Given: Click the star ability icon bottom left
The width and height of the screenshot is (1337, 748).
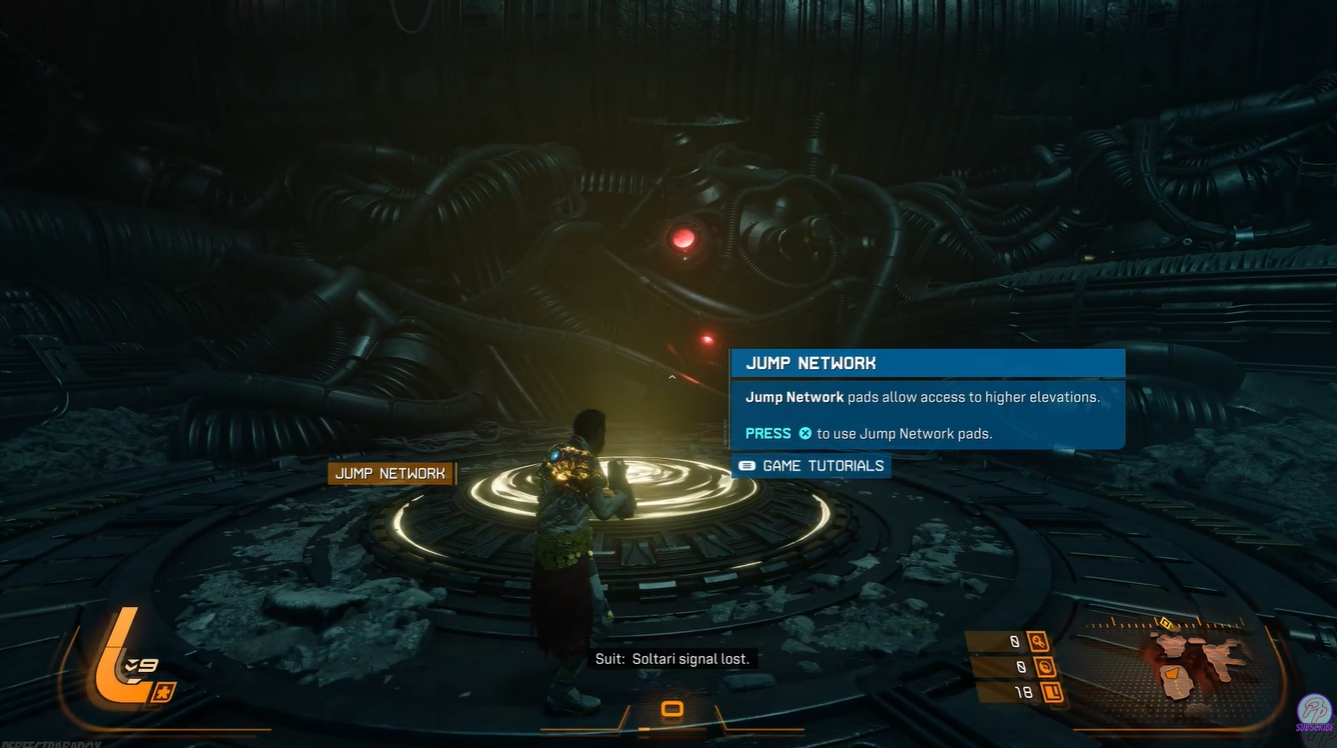Looking at the screenshot, I should pyautogui.click(x=163, y=691).
